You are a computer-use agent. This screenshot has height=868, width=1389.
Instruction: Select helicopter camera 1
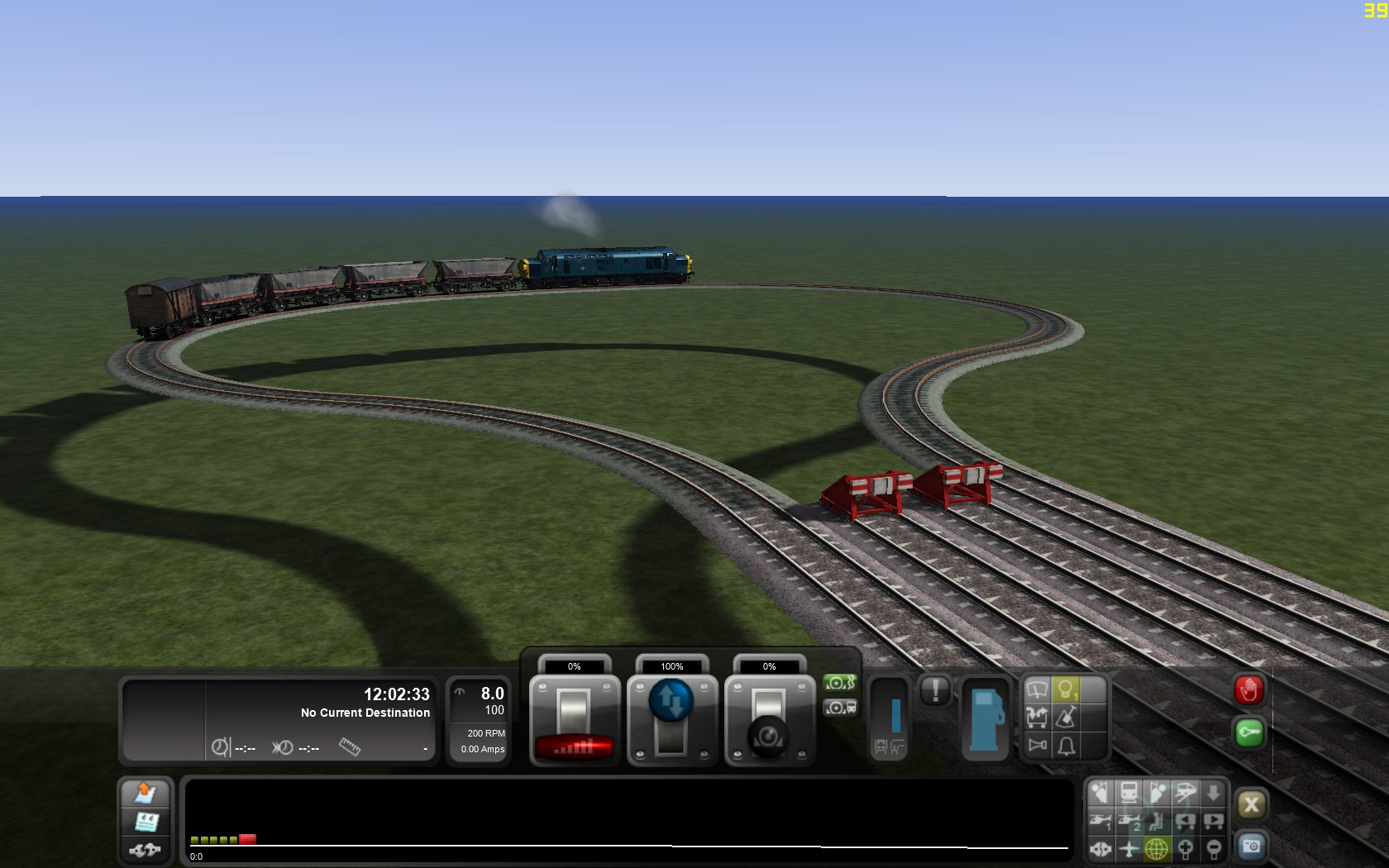click(x=1100, y=821)
